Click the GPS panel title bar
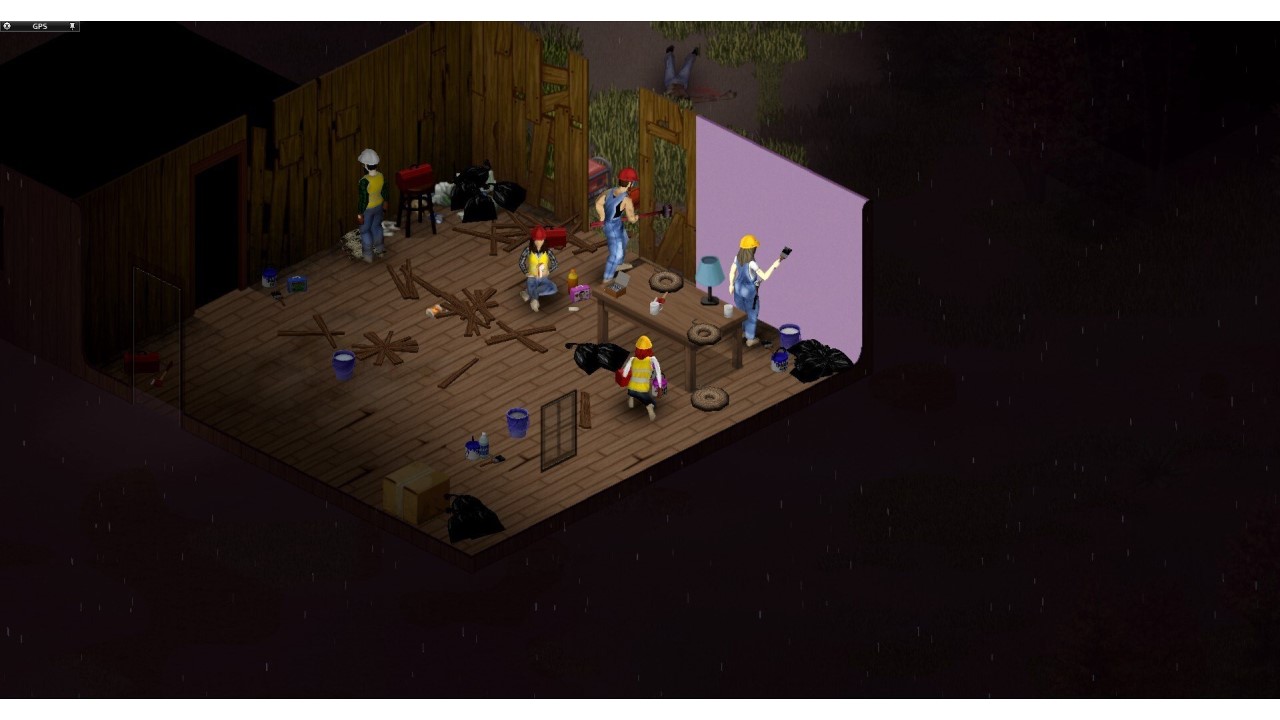This screenshot has width=1280, height=720. pyautogui.click(x=42, y=26)
